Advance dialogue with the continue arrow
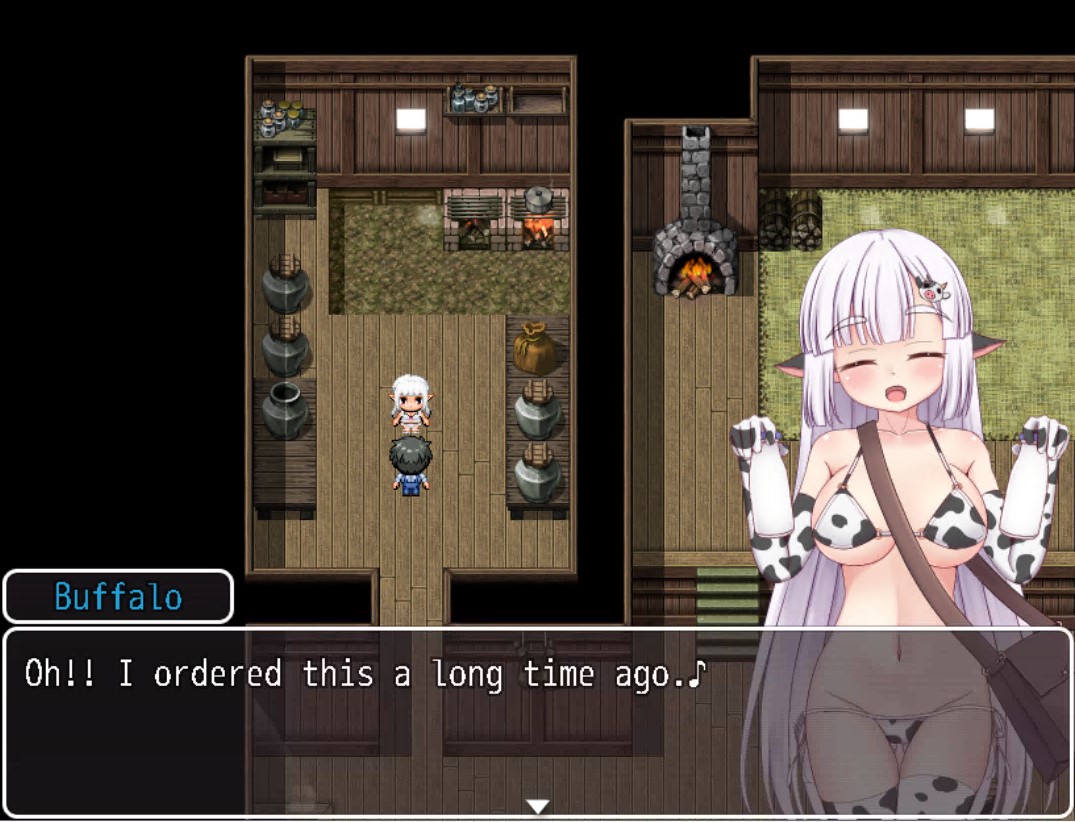 tap(538, 806)
